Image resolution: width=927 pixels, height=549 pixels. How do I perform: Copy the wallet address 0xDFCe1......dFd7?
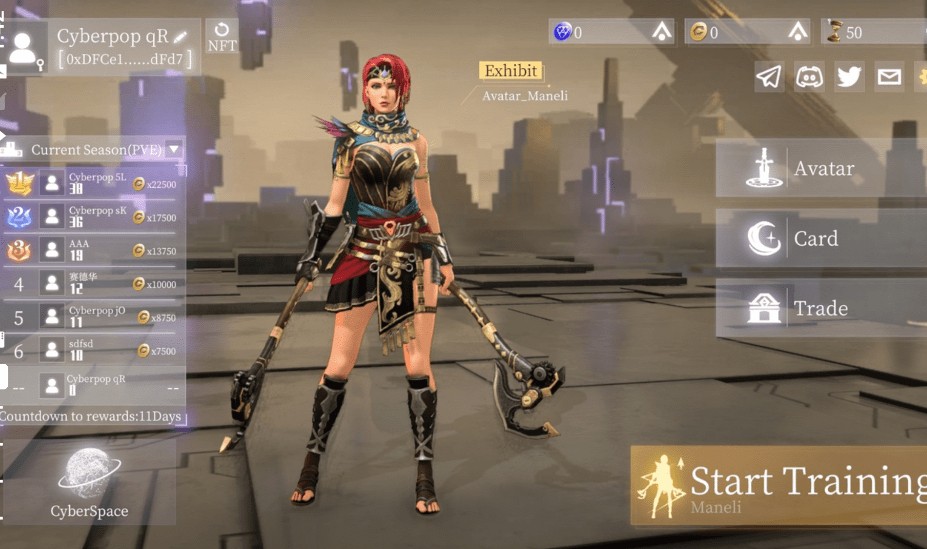tap(121, 60)
